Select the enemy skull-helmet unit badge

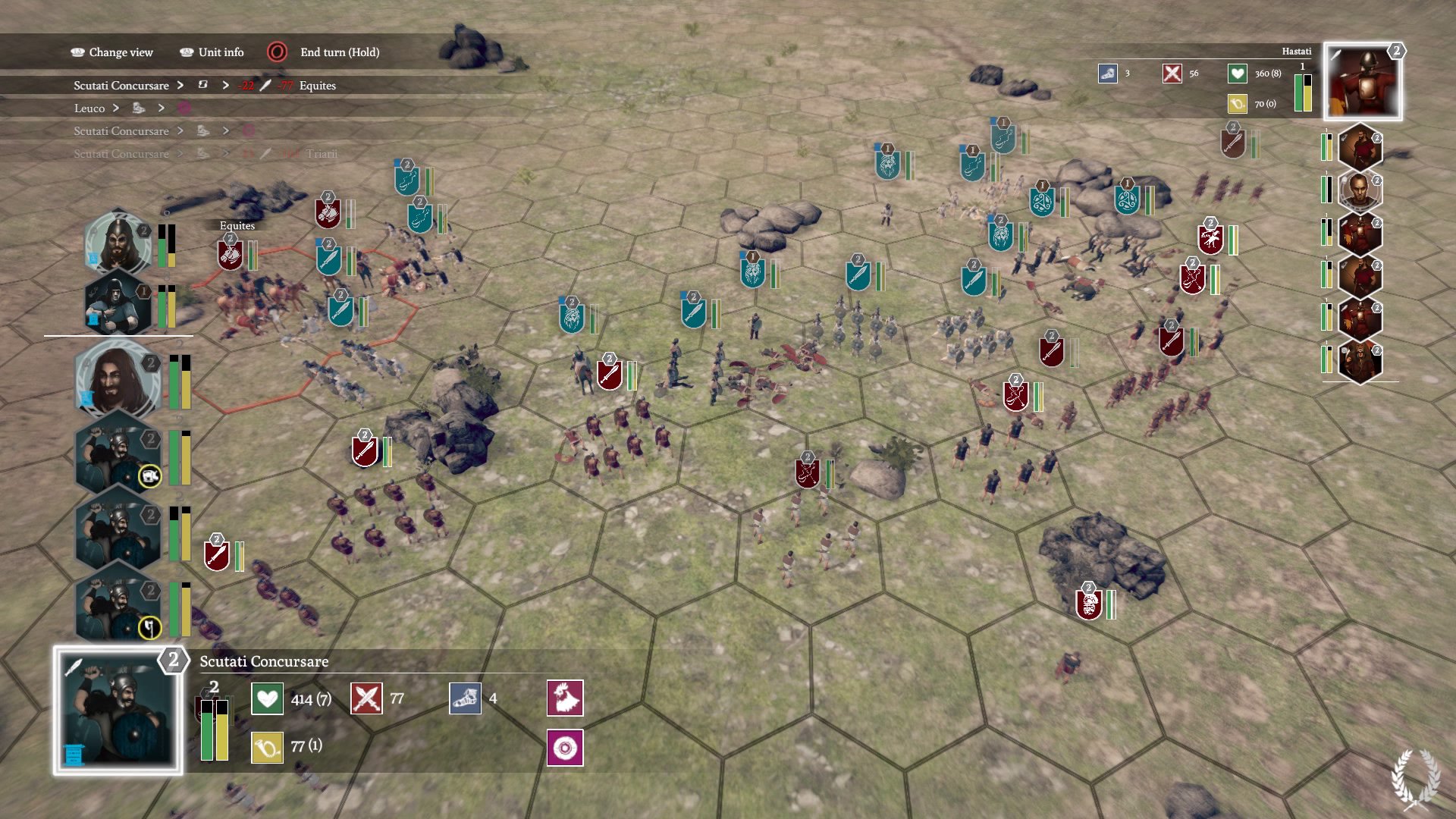tap(1089, 604)
